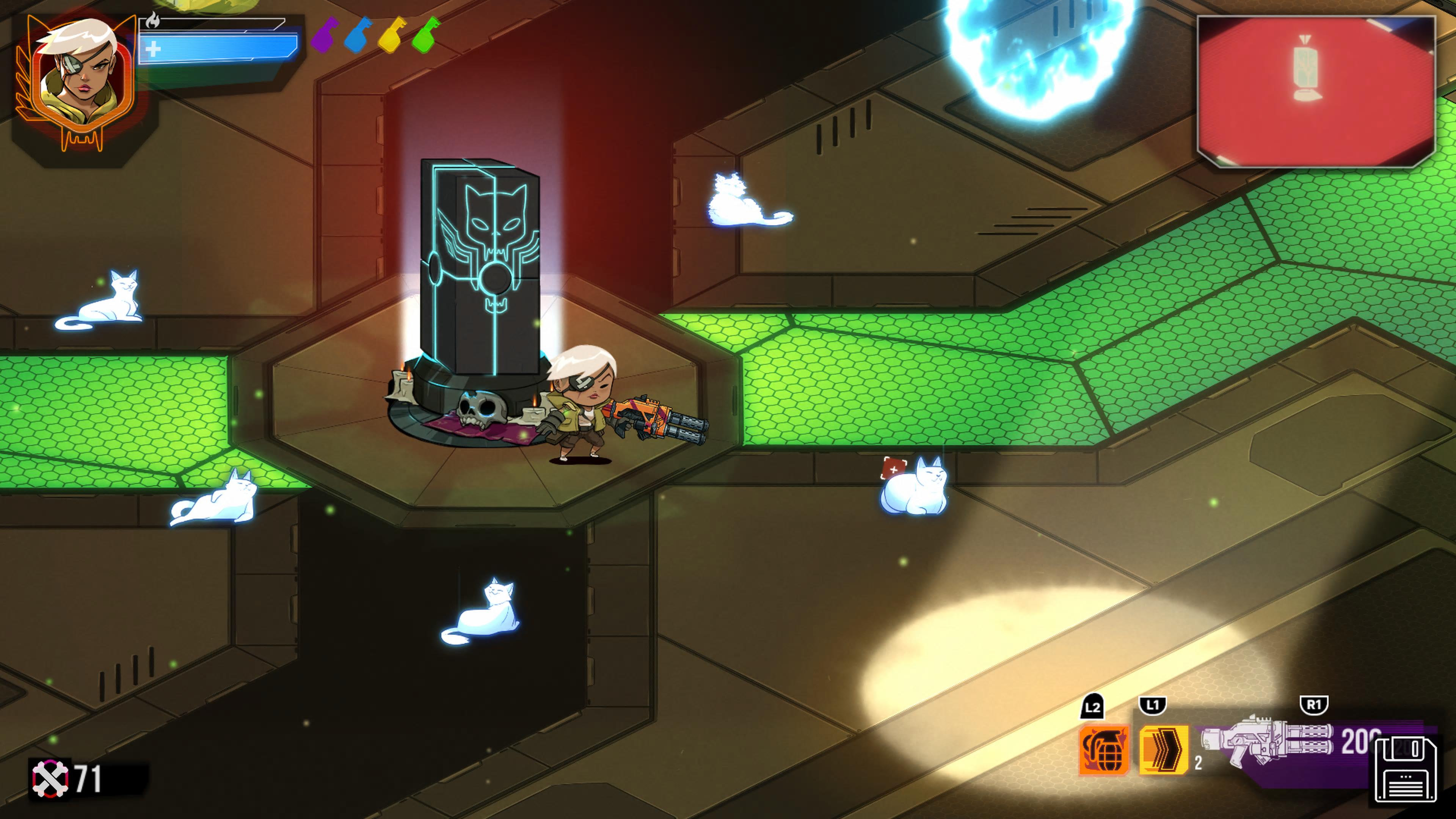Open the red minimap
The width and height of the screenshot is (1456, 819).
[x=1316, y=91]
